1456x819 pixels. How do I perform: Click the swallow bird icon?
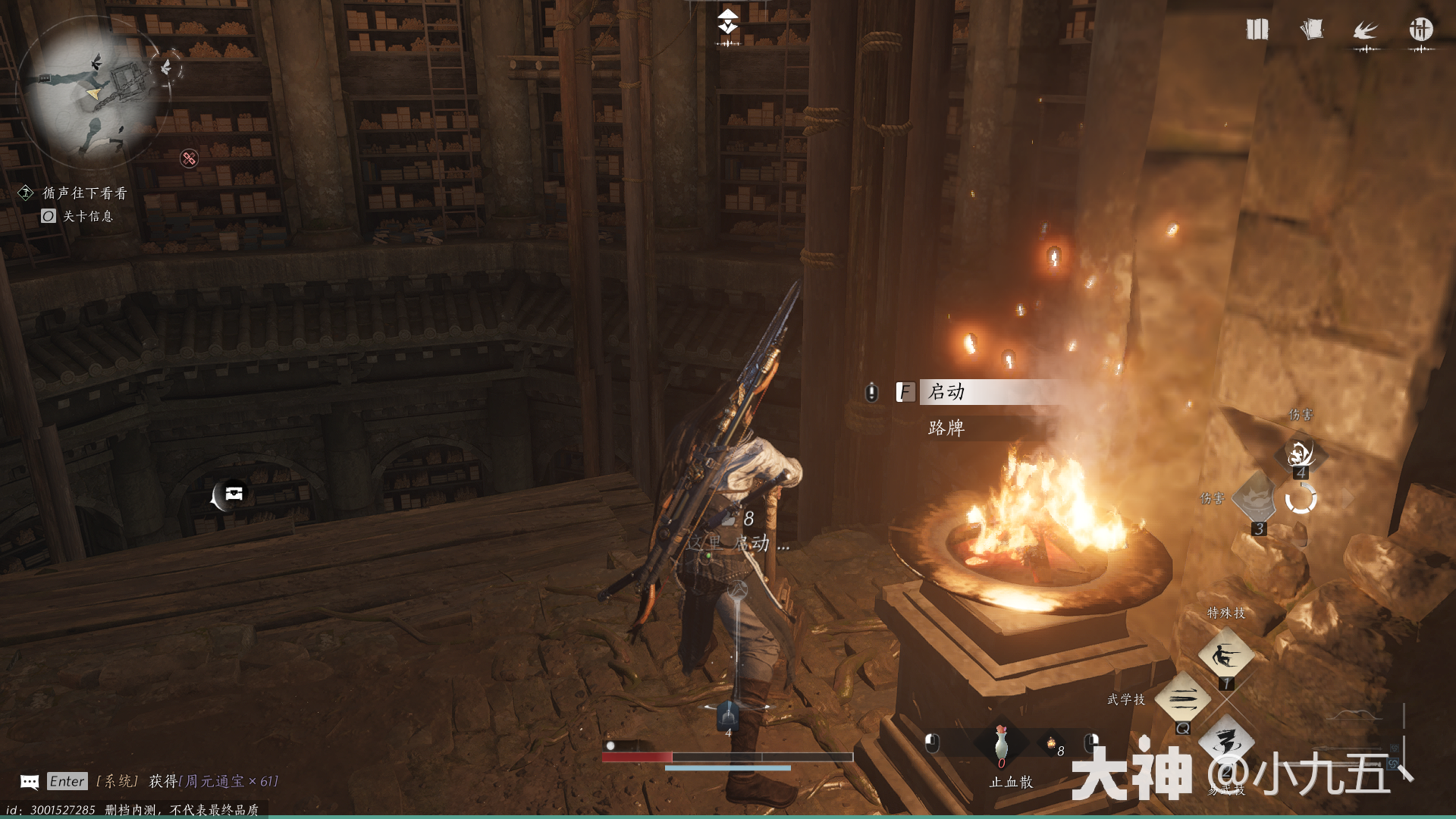(x=1366, y=30)
